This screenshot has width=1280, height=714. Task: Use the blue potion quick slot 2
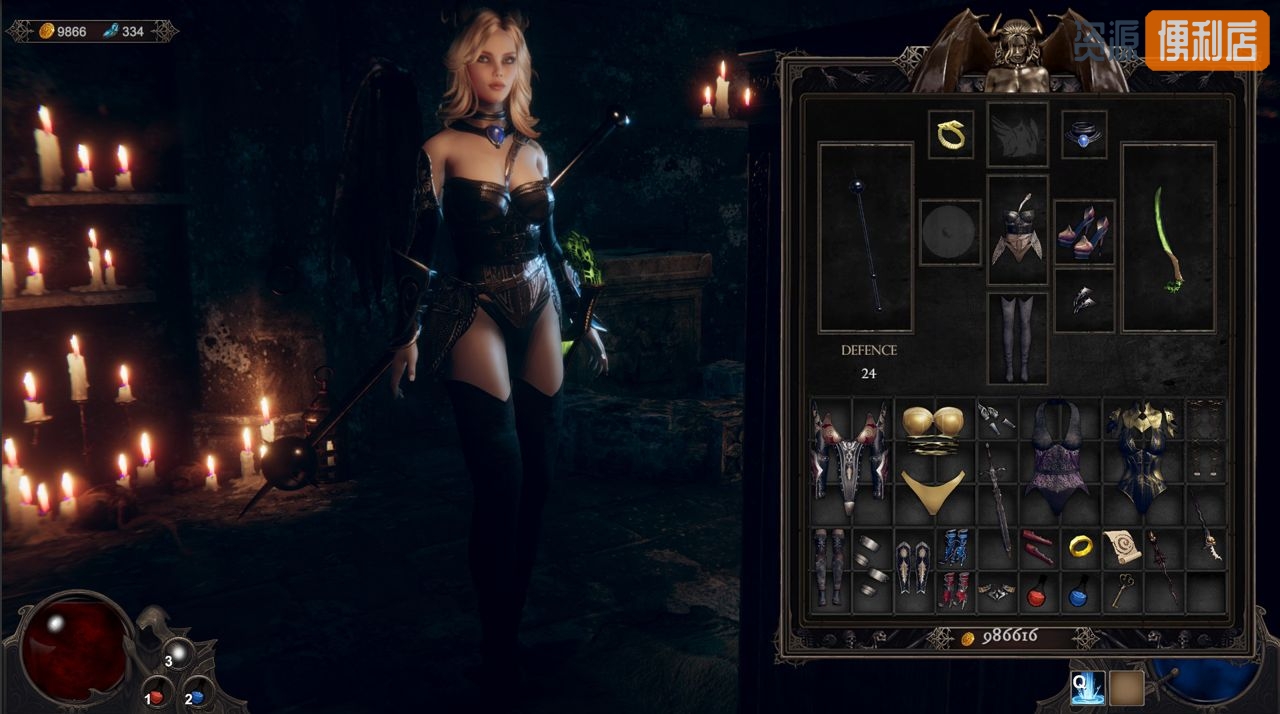point(196,696)
